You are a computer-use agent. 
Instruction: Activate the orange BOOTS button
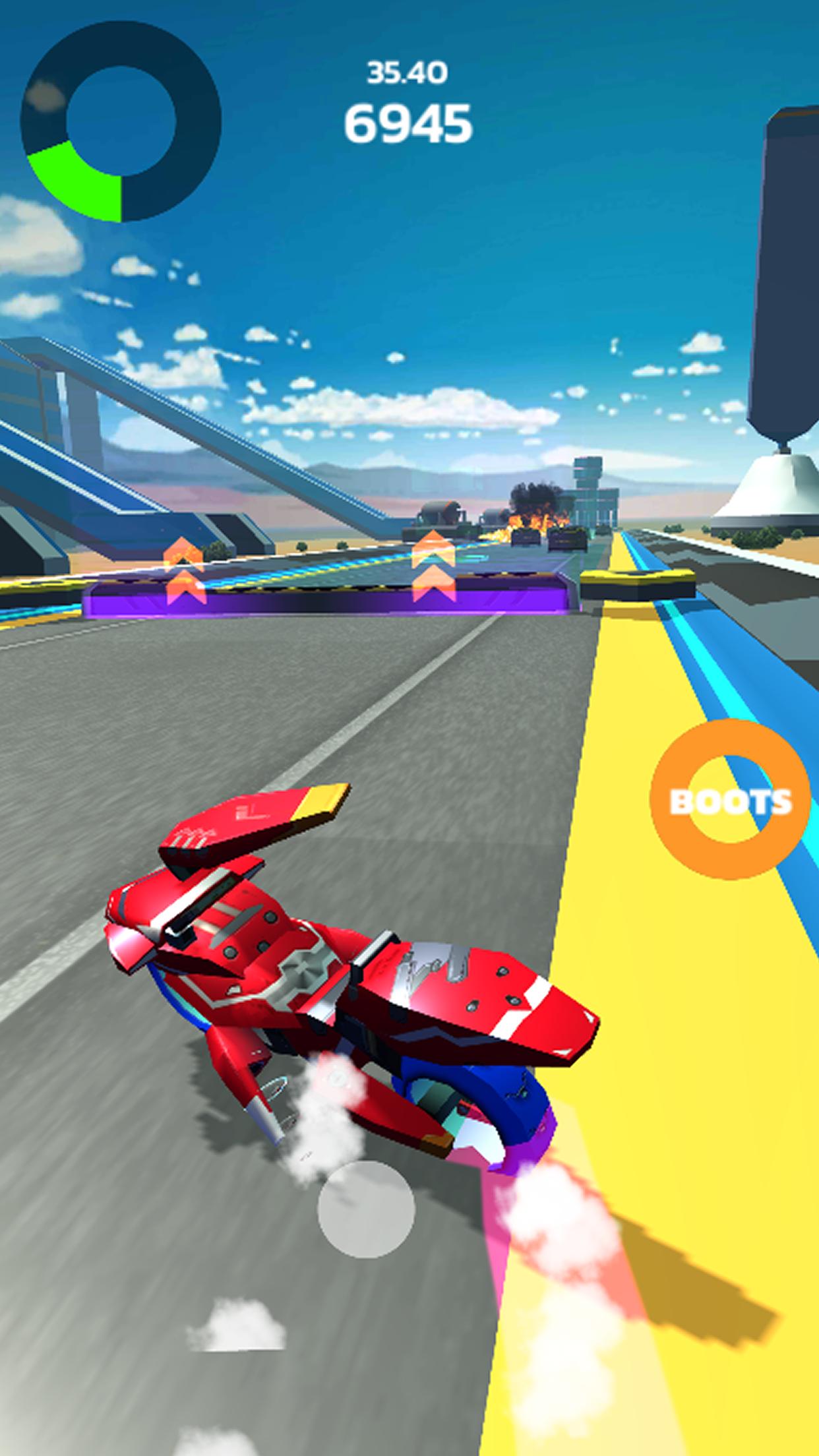pyautogui.click(x=731, y=799)
